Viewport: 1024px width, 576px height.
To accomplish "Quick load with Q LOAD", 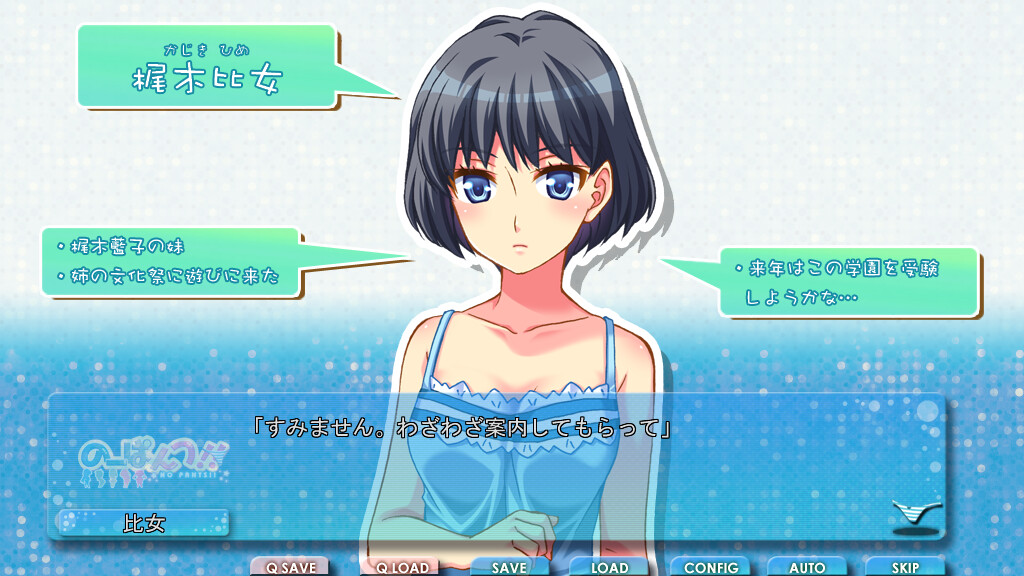I will [401, 567].
